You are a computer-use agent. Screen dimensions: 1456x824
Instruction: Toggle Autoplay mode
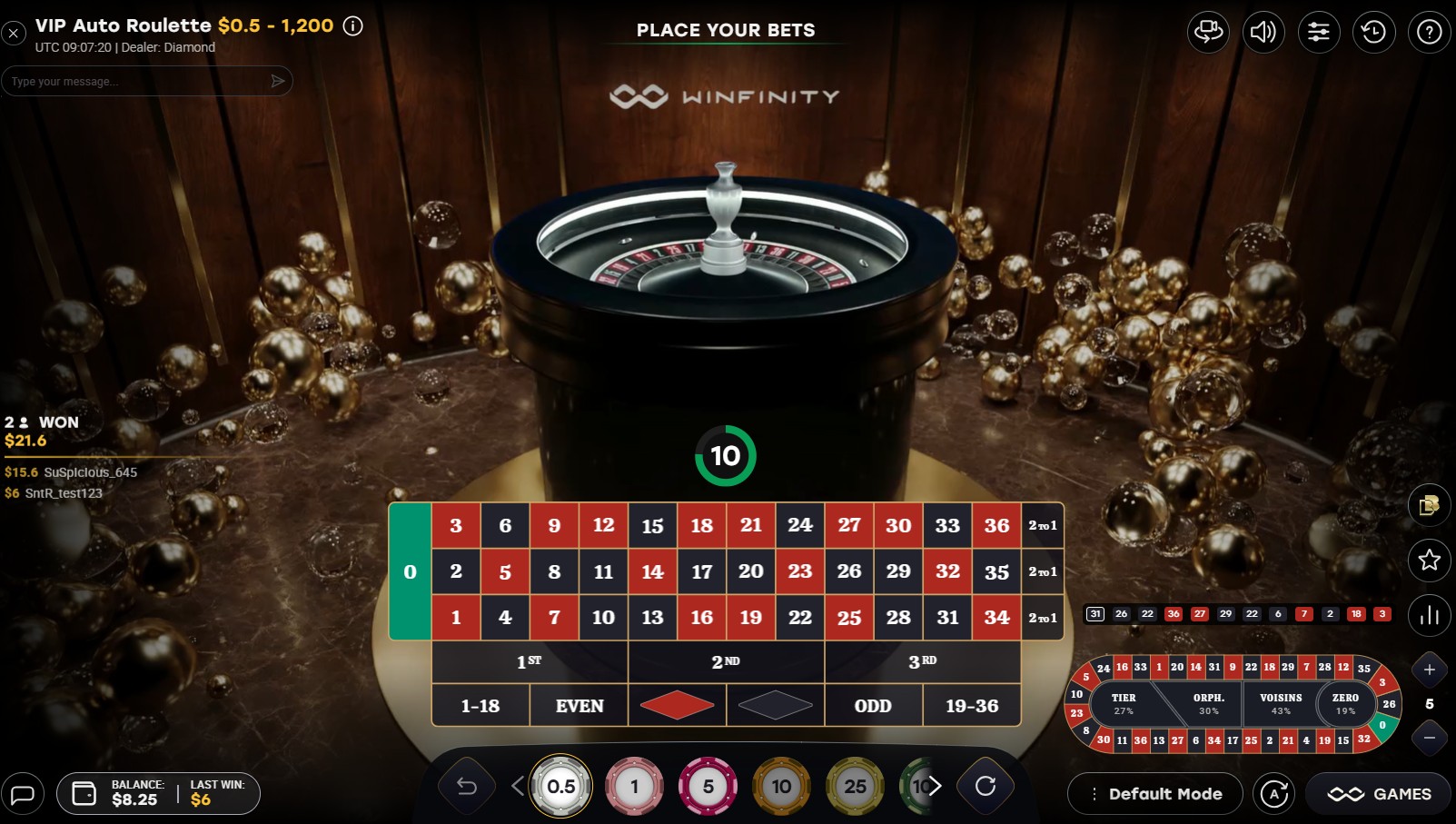(1273, 793)
